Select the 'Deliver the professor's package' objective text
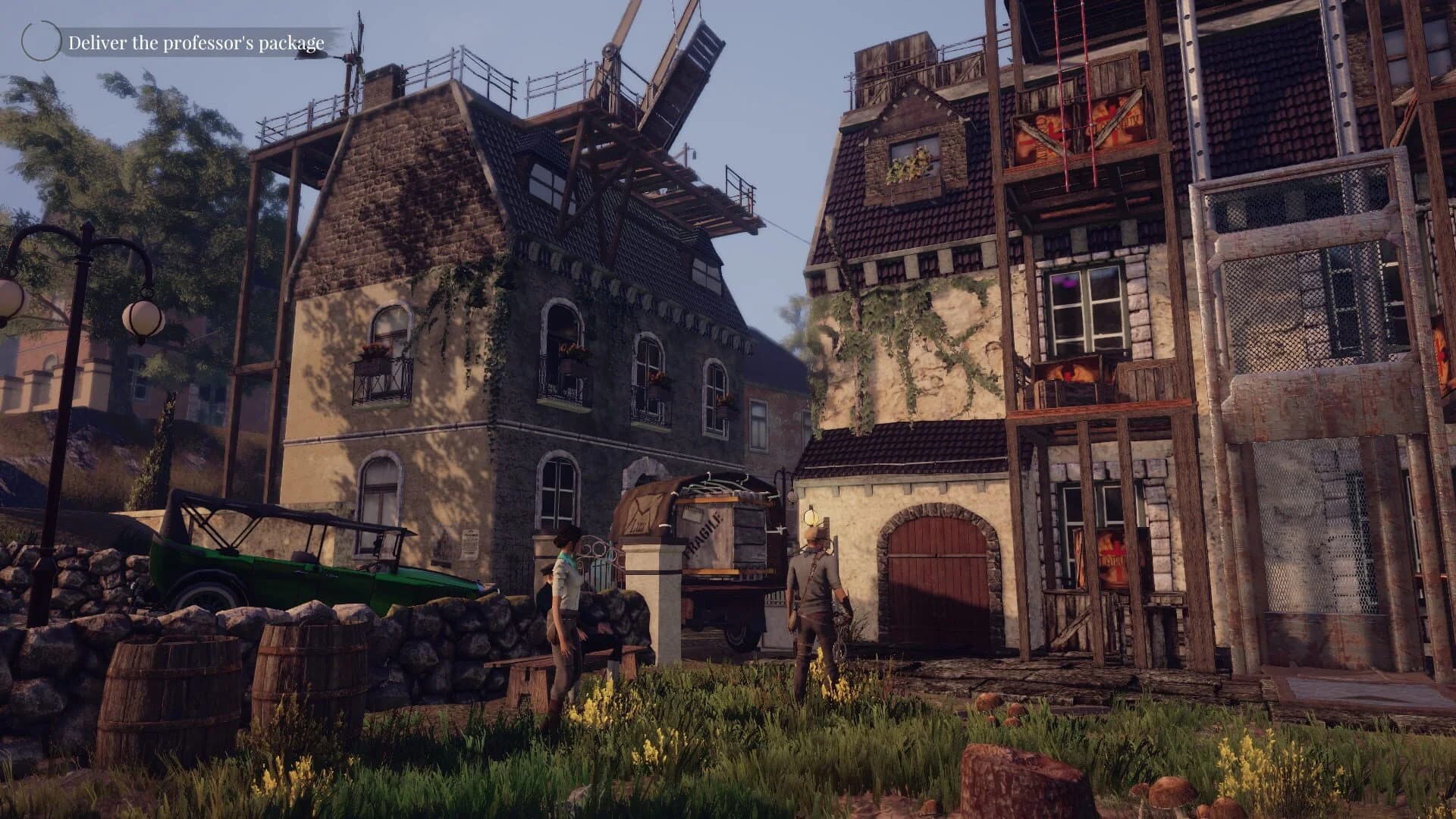 (196, 43)
